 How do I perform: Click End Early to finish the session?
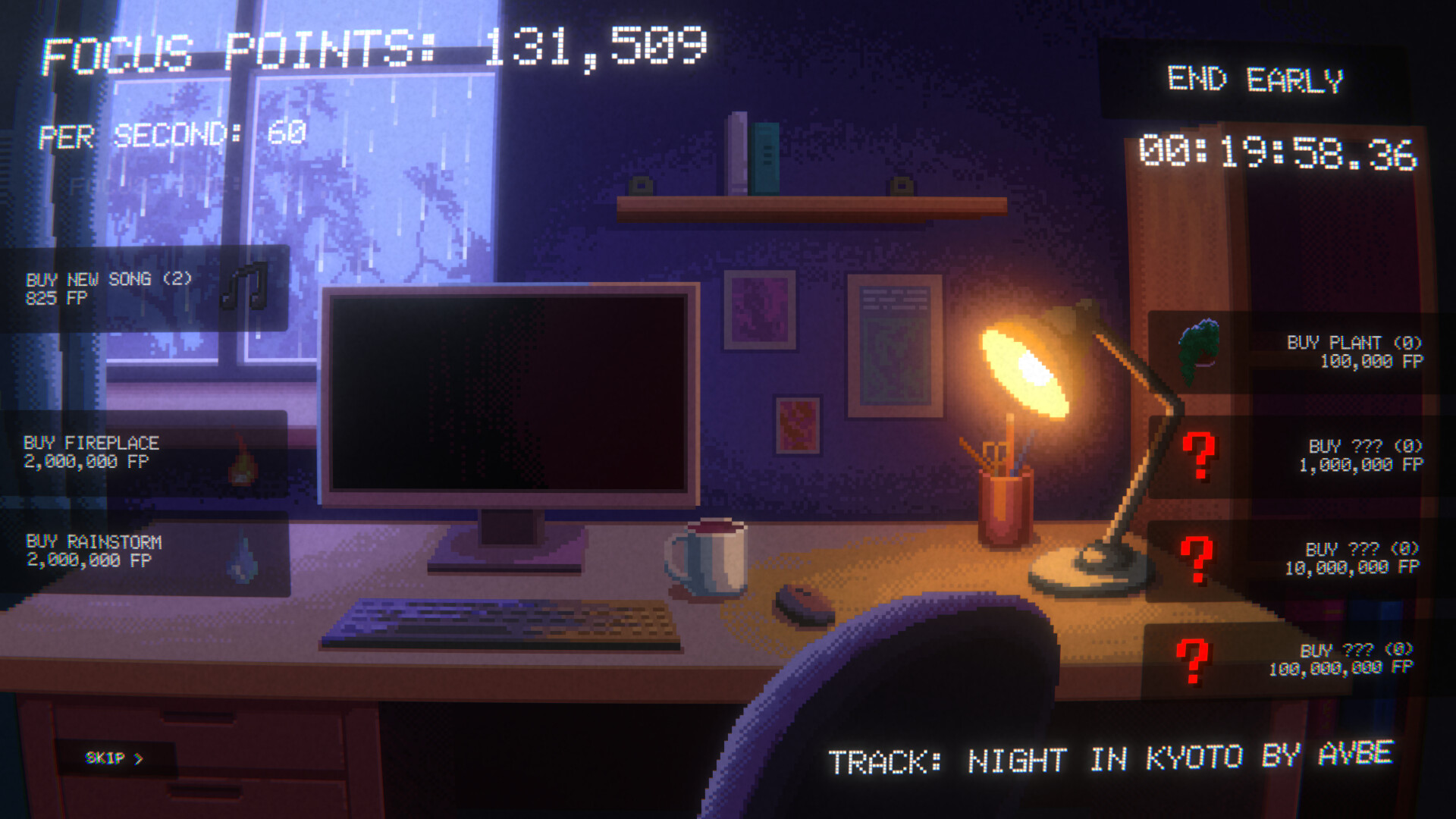(x=1256, y=78)
